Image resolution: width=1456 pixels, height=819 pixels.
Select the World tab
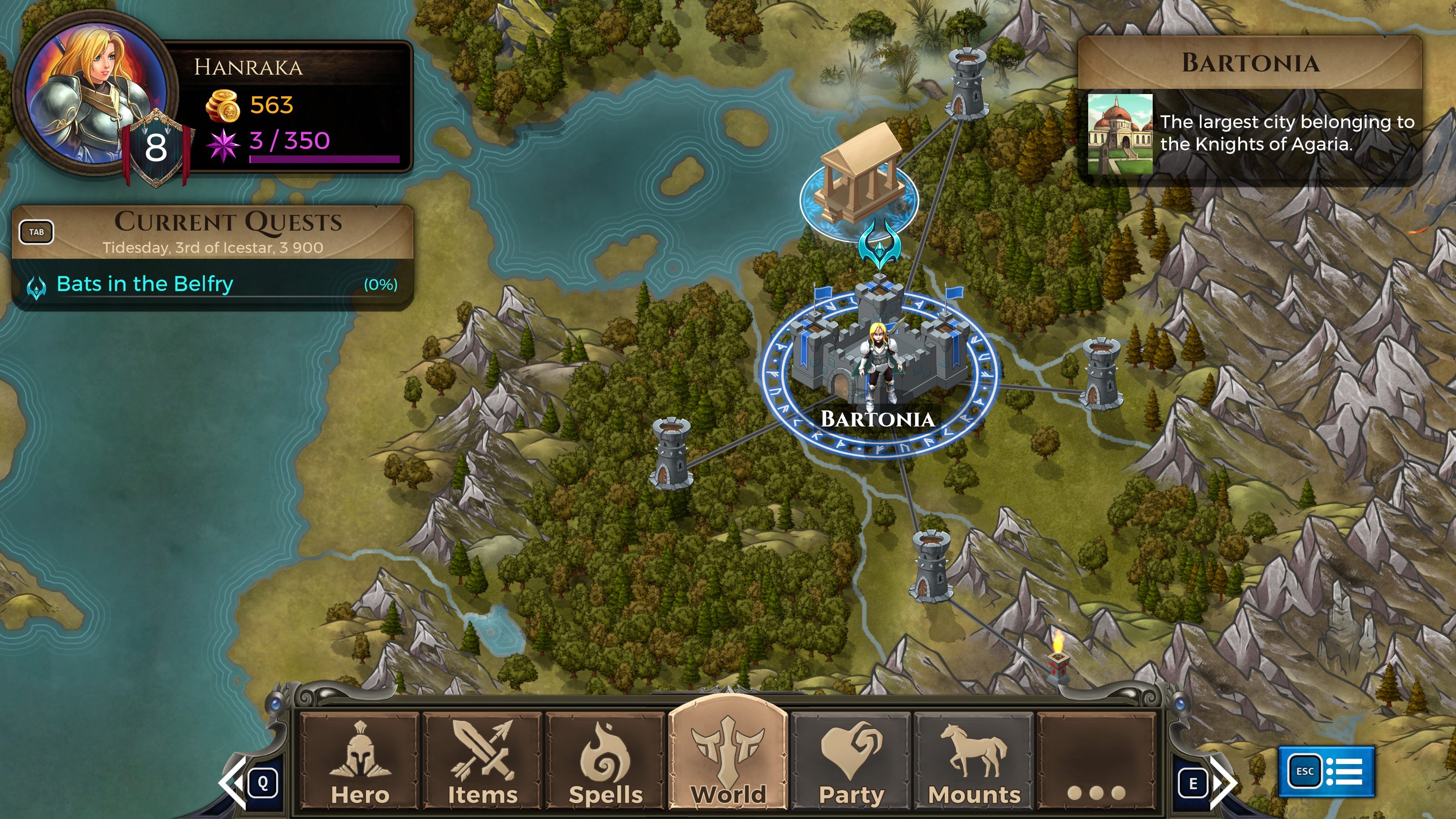point(728,758)
